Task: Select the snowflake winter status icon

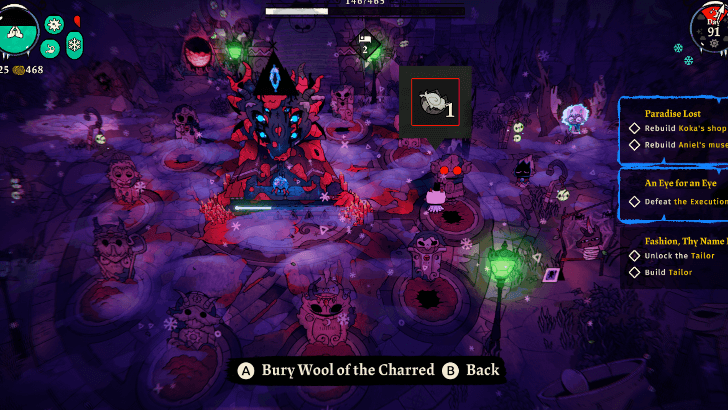Action: [x=74, y=45]
